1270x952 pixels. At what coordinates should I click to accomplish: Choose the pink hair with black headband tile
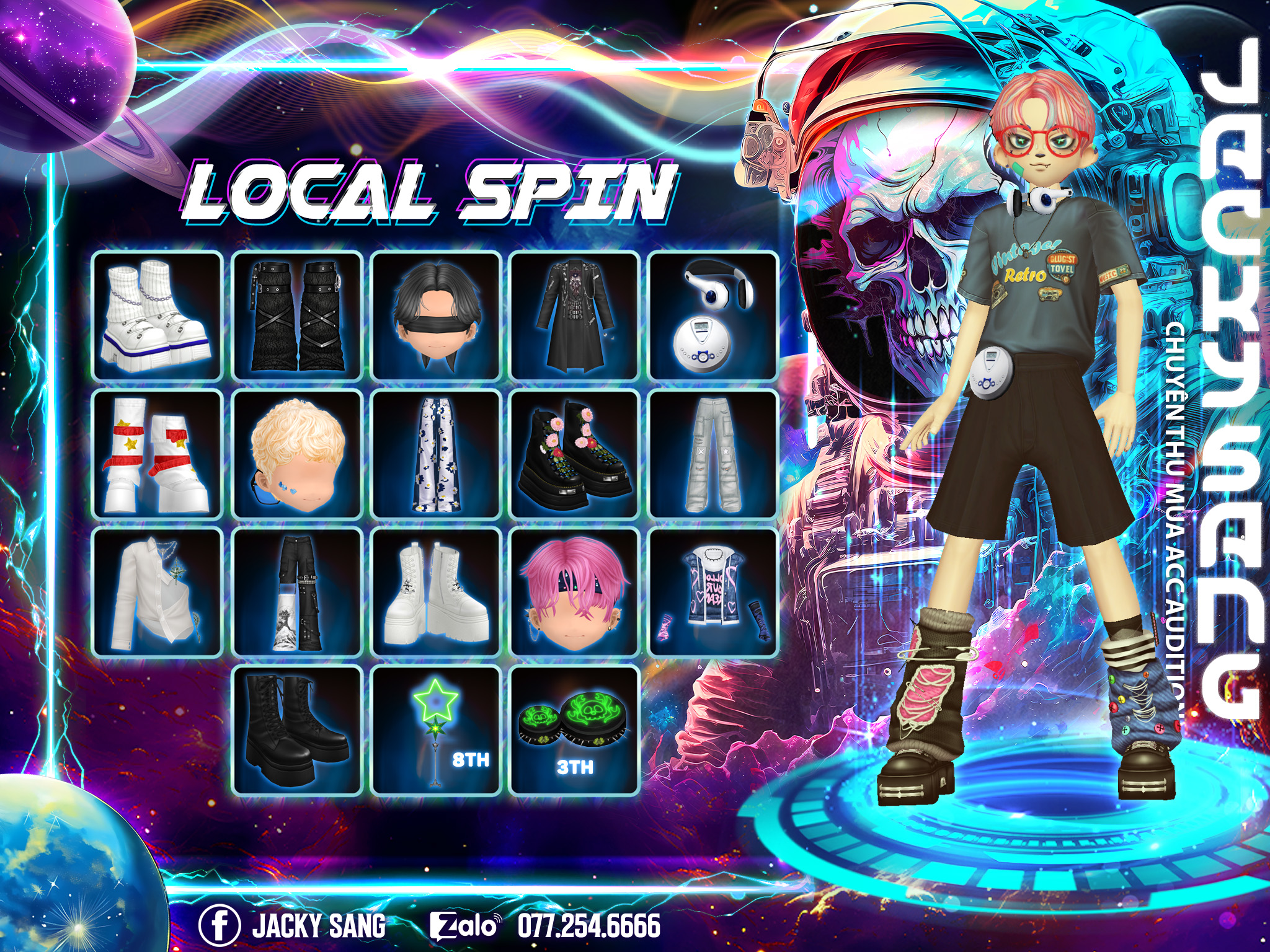pyautogui.click(x=574, y=593)
